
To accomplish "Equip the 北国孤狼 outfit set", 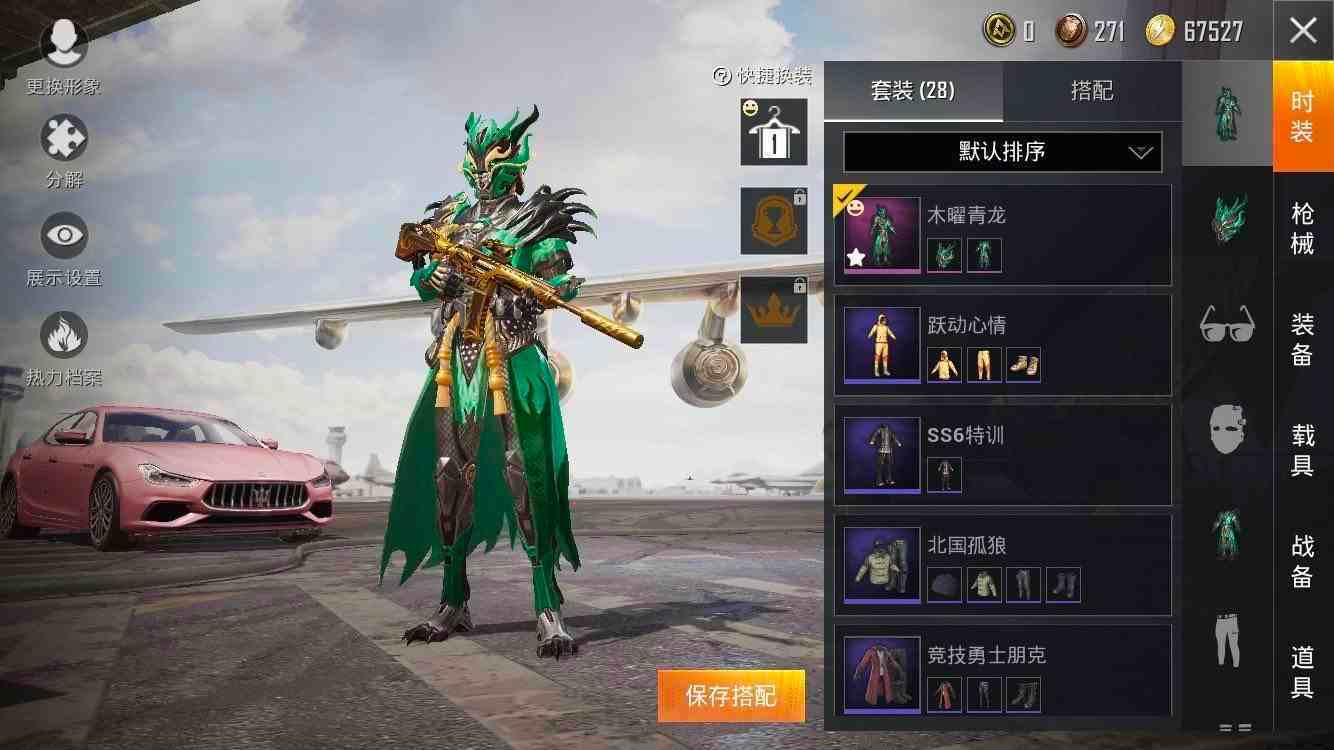I will (x=1002, y=565).
